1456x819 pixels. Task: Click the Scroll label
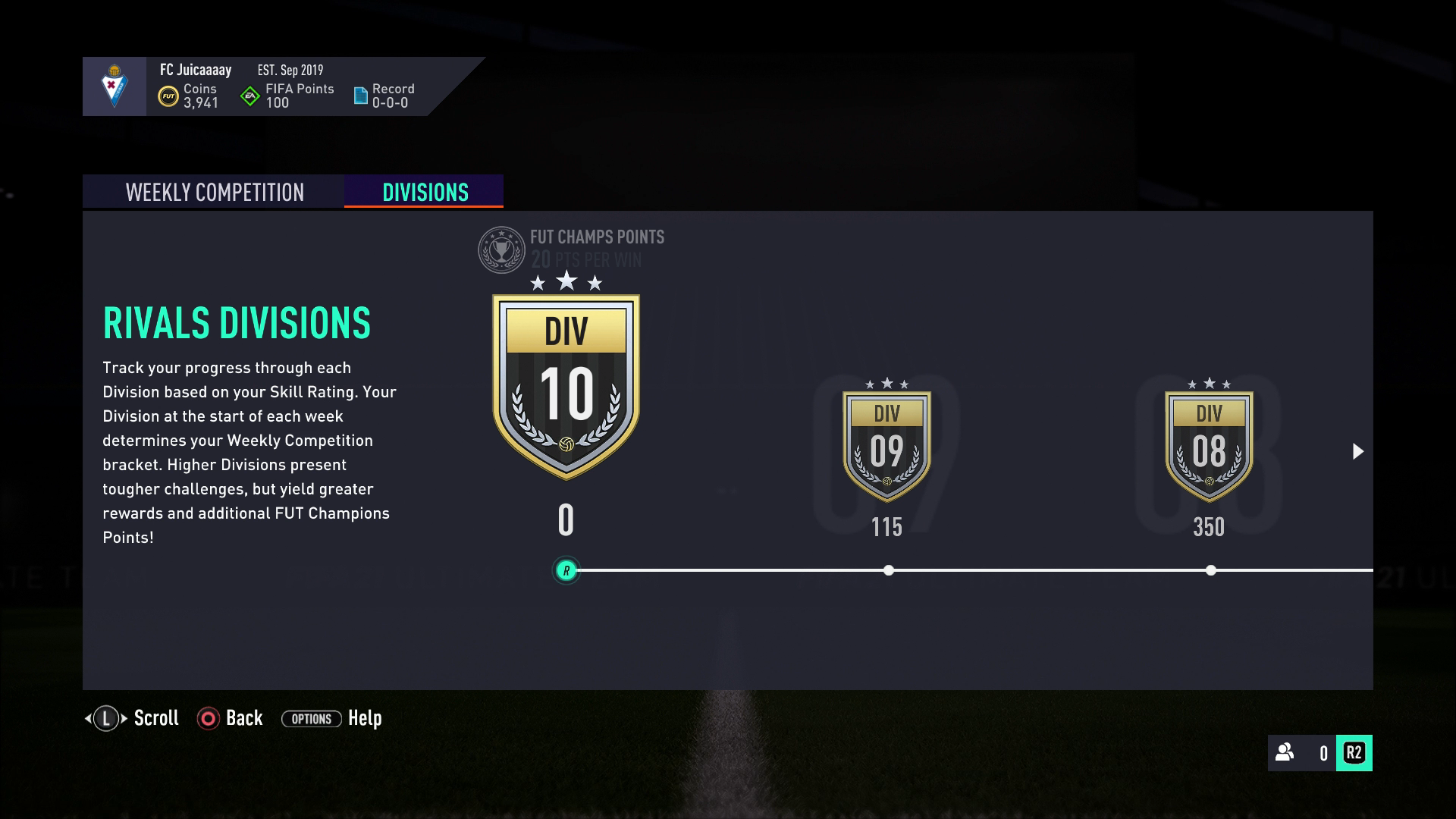pos(155,718)
